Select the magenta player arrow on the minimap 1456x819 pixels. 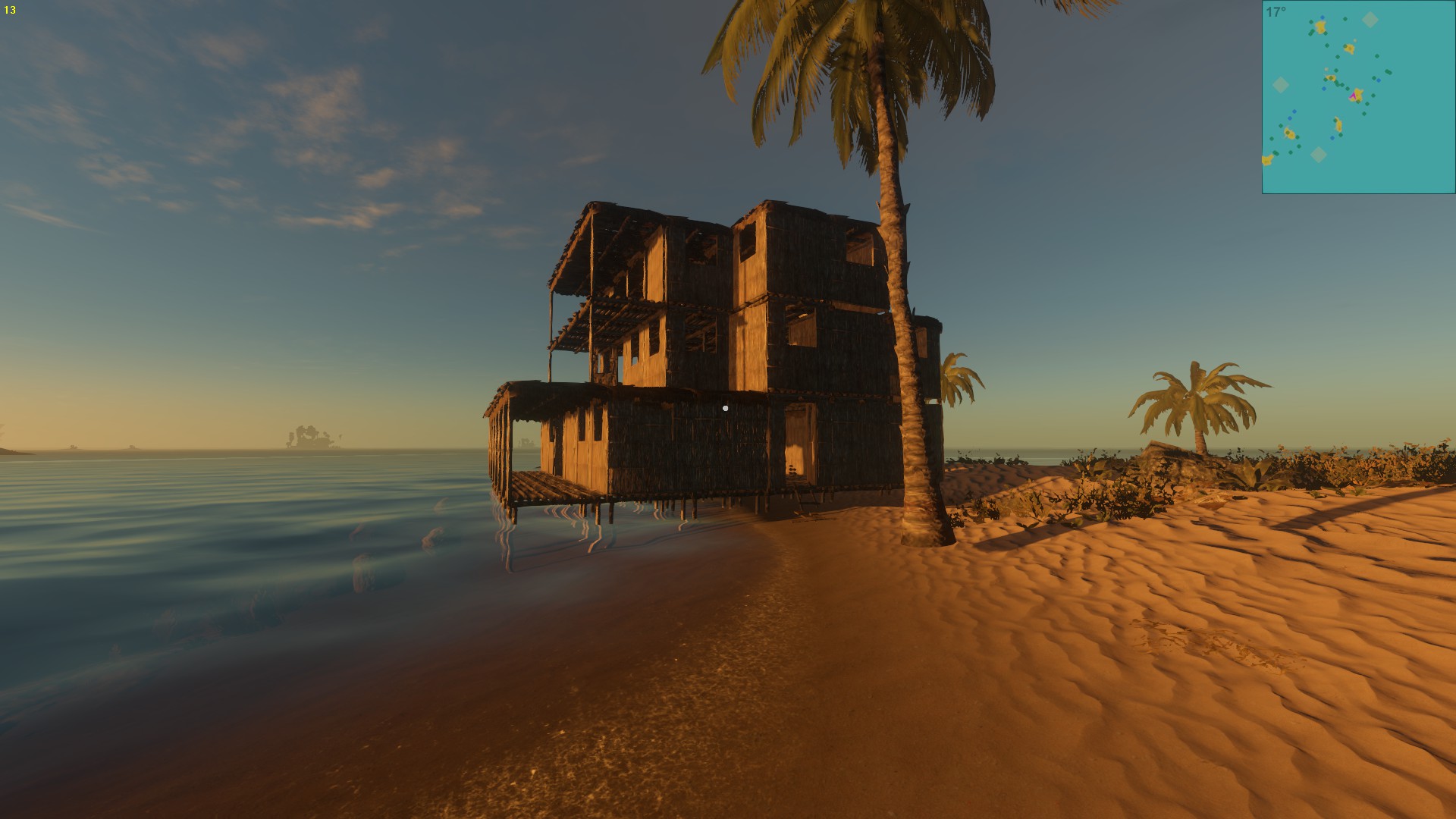coord(1353,97)
